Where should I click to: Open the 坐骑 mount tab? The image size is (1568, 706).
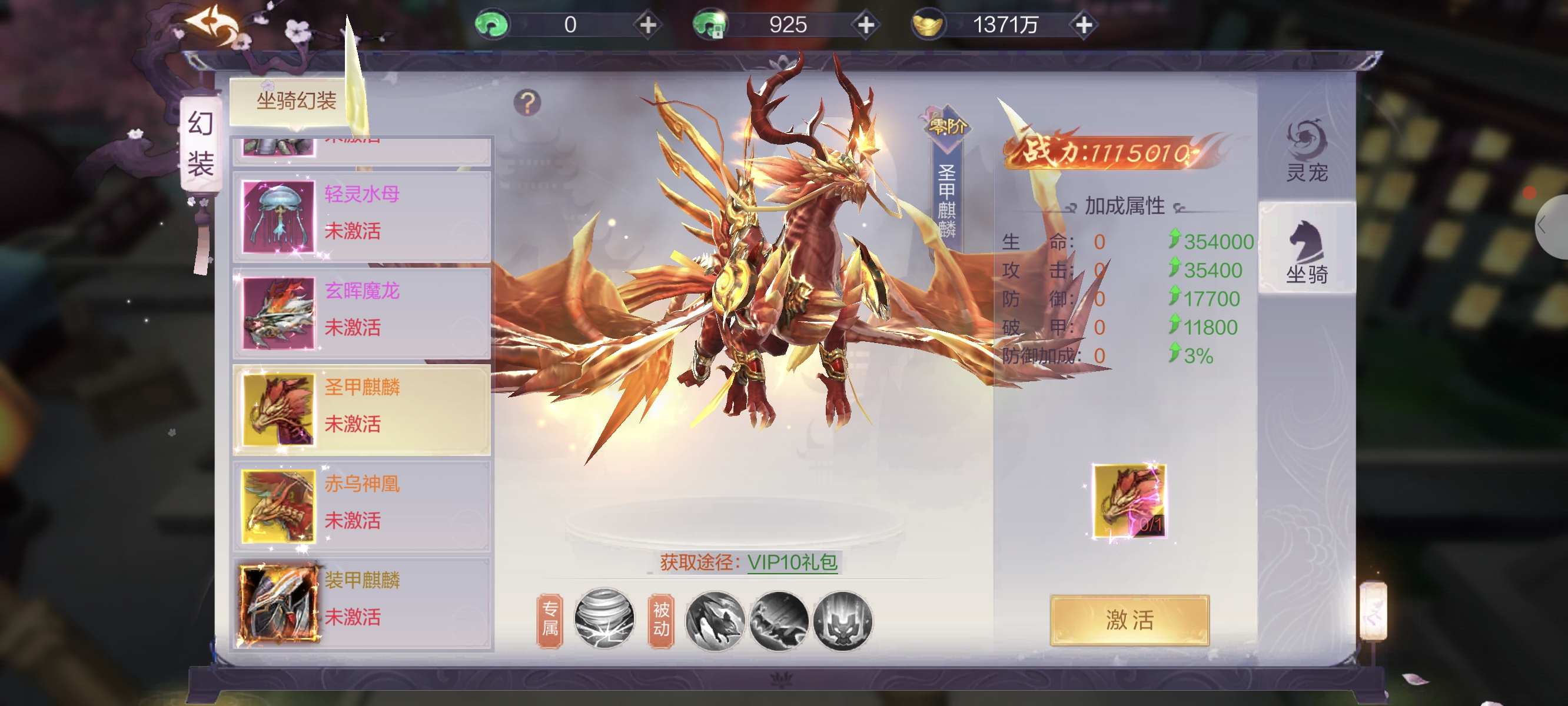click(x=1306, y=251)
